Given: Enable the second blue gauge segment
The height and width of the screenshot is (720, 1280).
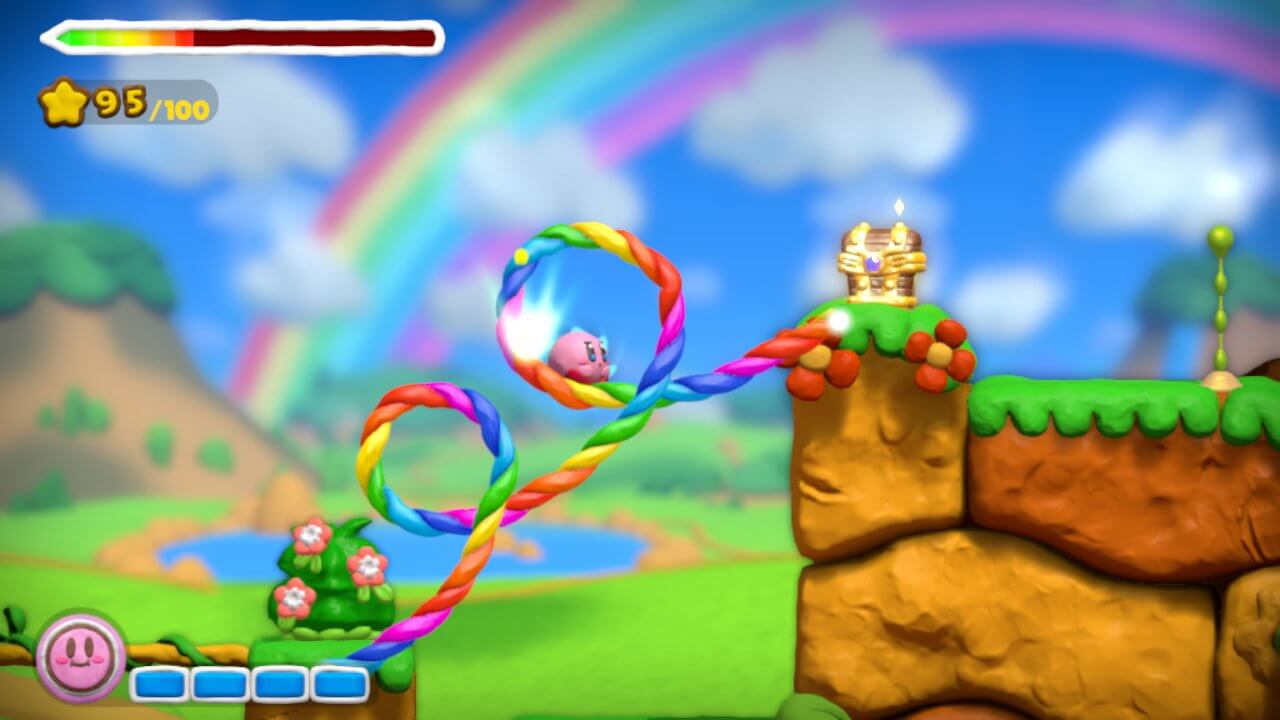Looking at the screenshot, I should click(218, 683).
